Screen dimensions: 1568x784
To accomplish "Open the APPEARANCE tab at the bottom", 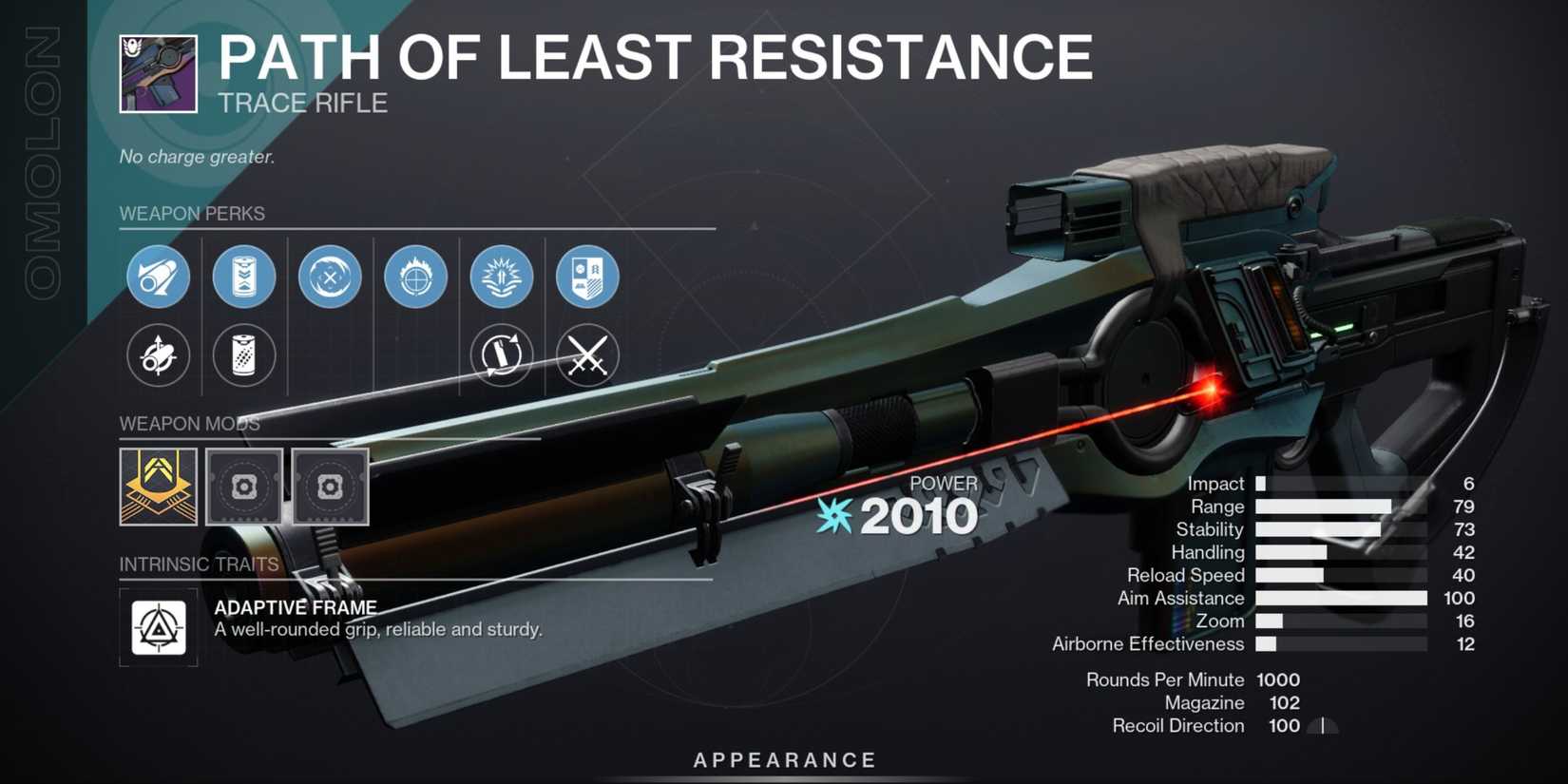I will tap(783, 759).
